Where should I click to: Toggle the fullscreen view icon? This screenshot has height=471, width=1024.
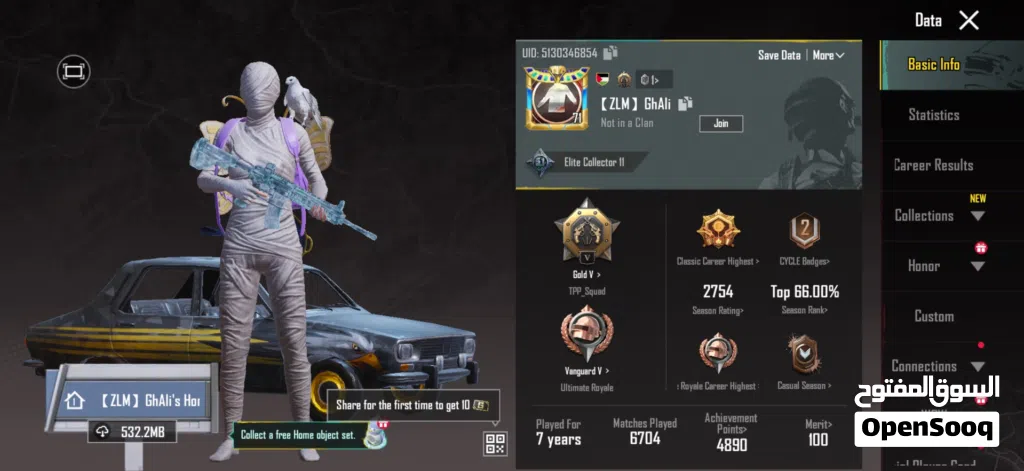coord(73,71)
